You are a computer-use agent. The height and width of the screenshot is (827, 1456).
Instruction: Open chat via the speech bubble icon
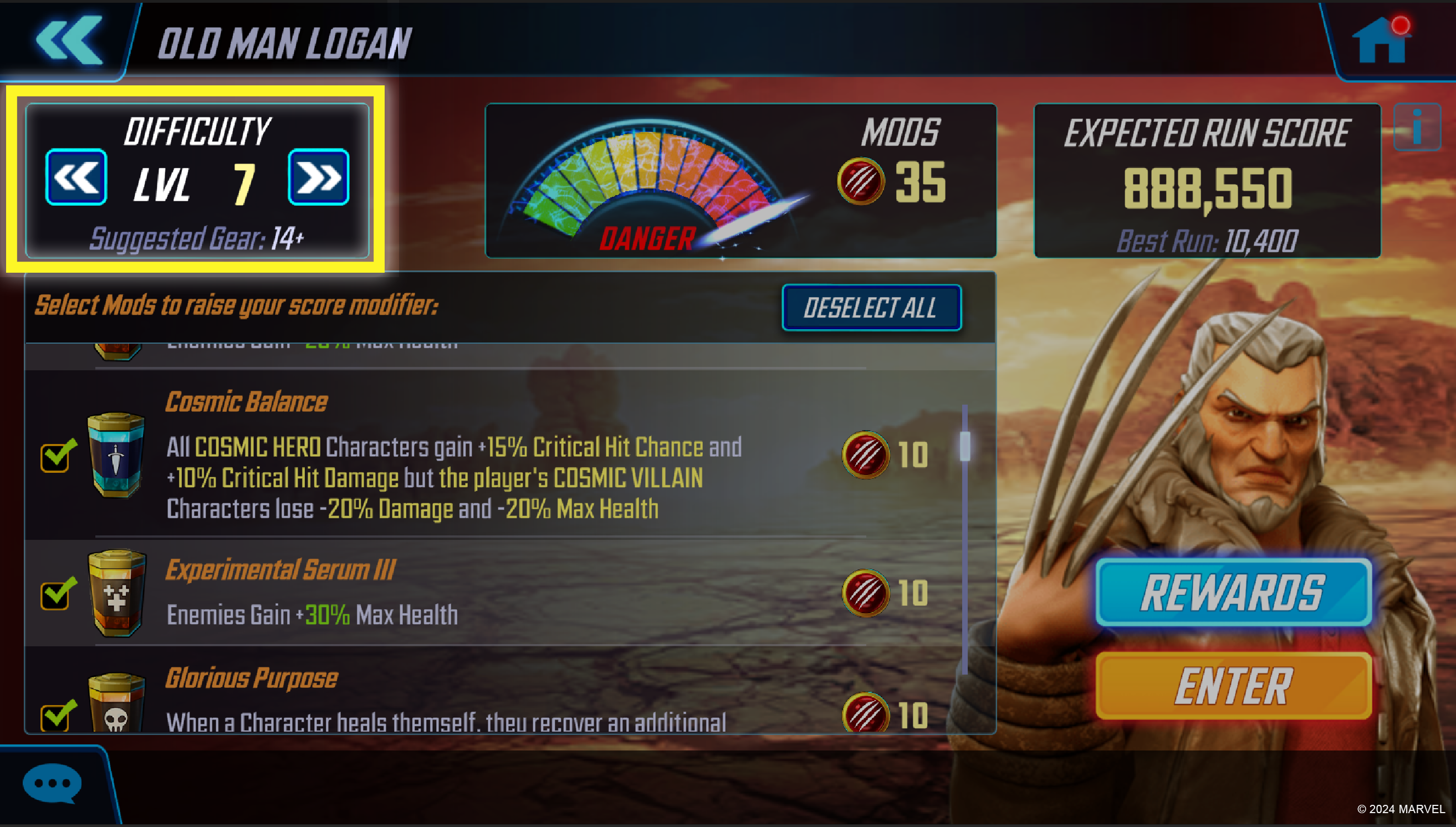coord(51,783)
